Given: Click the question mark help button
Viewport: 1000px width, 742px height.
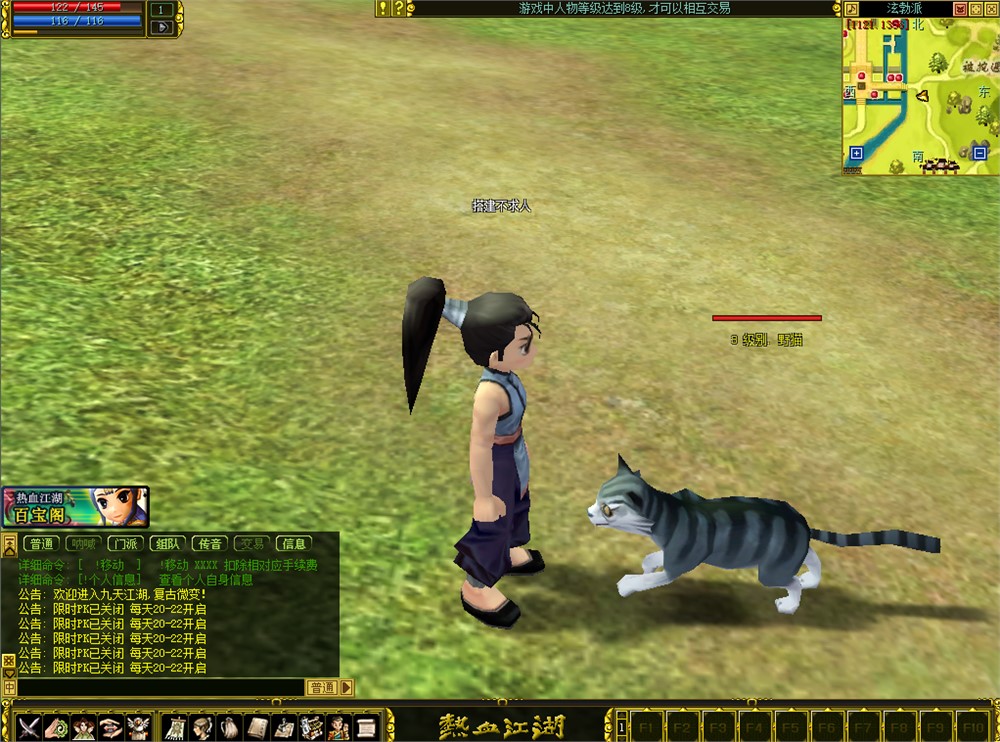Looking at the screenshot, I should (399, 8).
